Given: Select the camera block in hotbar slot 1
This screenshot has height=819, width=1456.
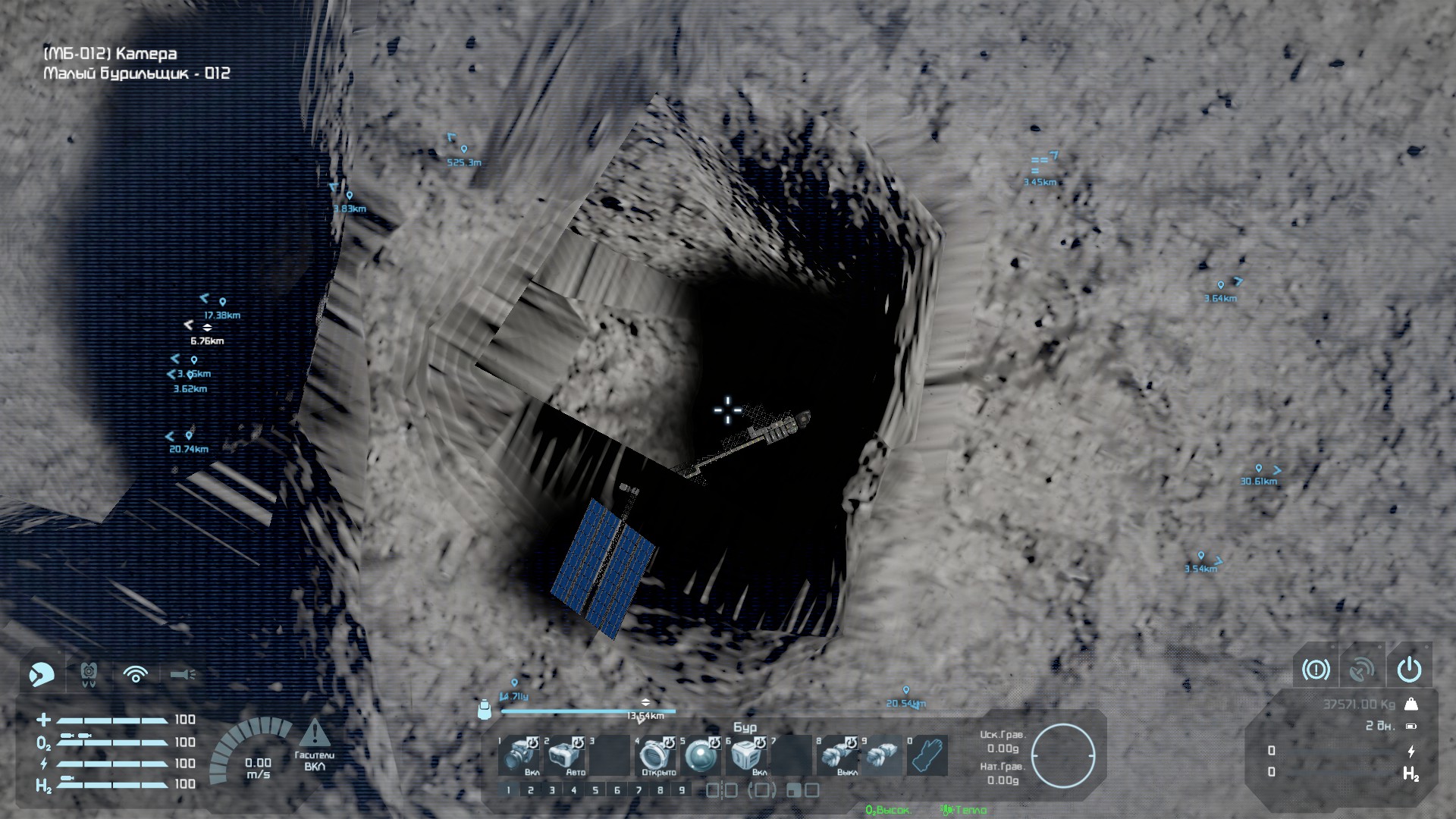Looking at the screenshot, I should [x=522, y=755].
